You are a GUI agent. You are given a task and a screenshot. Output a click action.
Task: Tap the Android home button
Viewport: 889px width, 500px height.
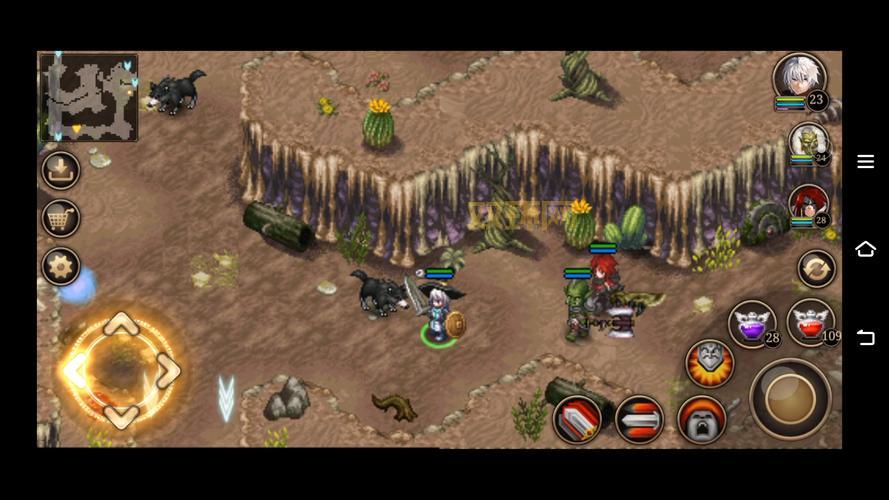point(865,249)
